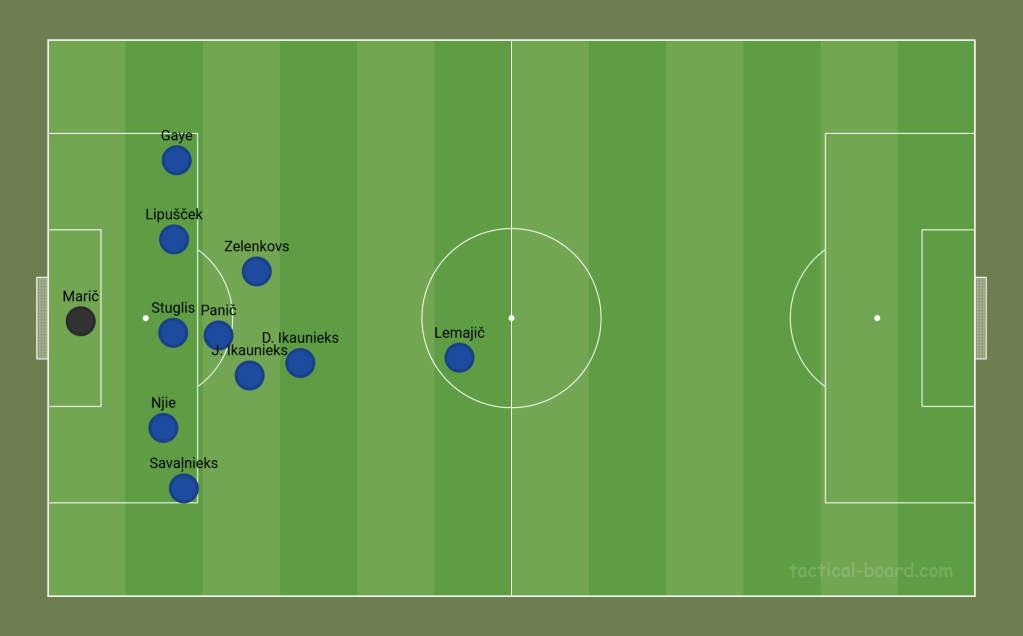Select the Stuglis player marker

click(173, 332)
